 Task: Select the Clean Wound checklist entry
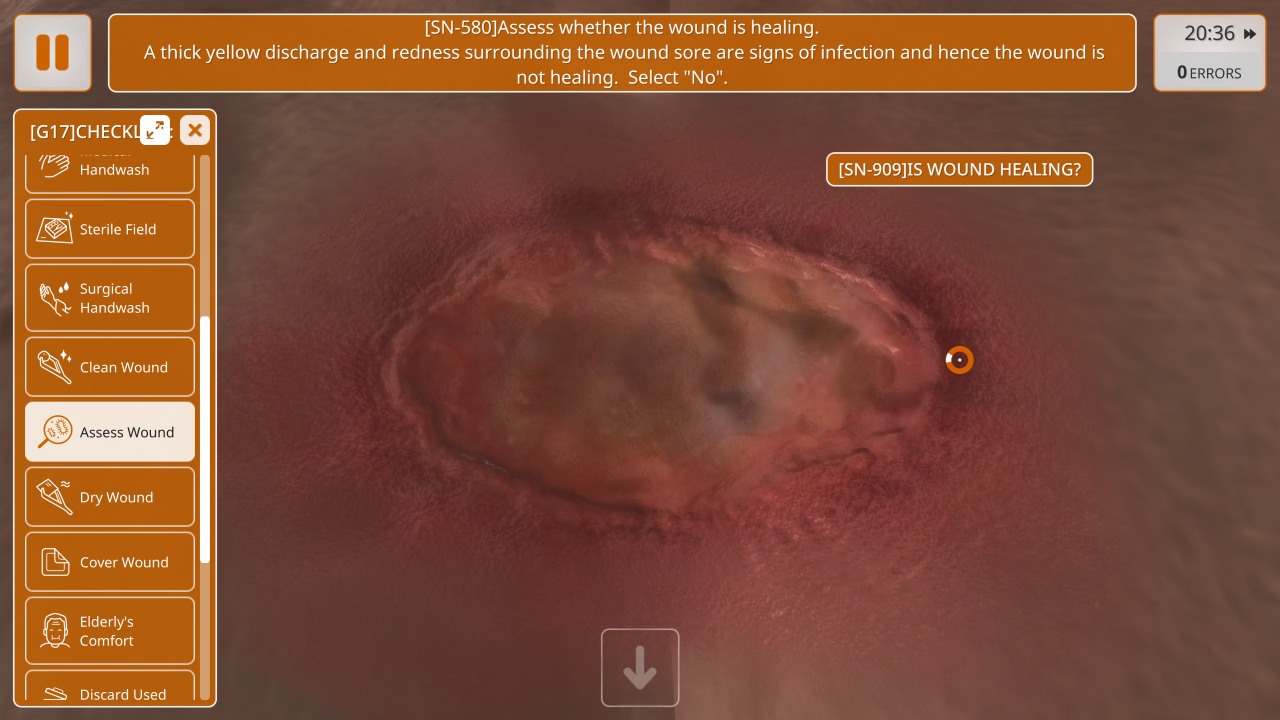coord(110,367)
